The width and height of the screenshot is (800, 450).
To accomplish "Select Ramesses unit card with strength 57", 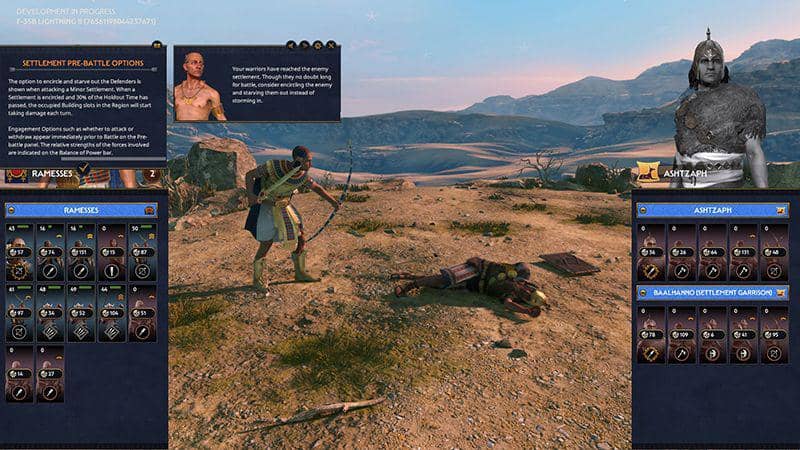I will click(x=20, y=251).
